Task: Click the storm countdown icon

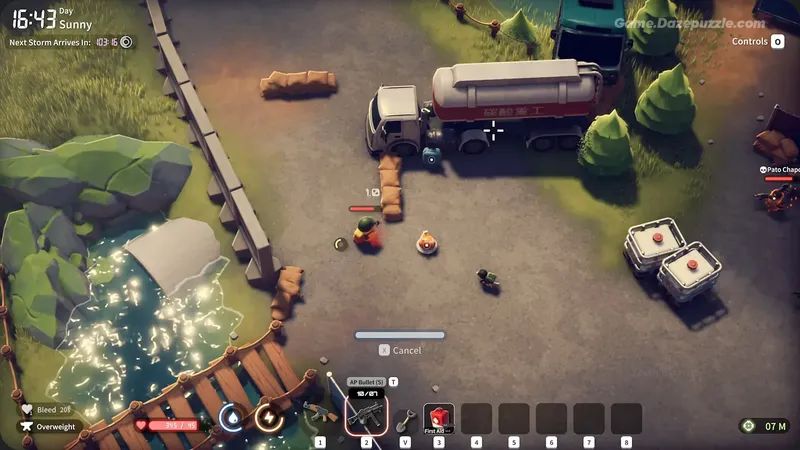Action: (x=126, y=42)
